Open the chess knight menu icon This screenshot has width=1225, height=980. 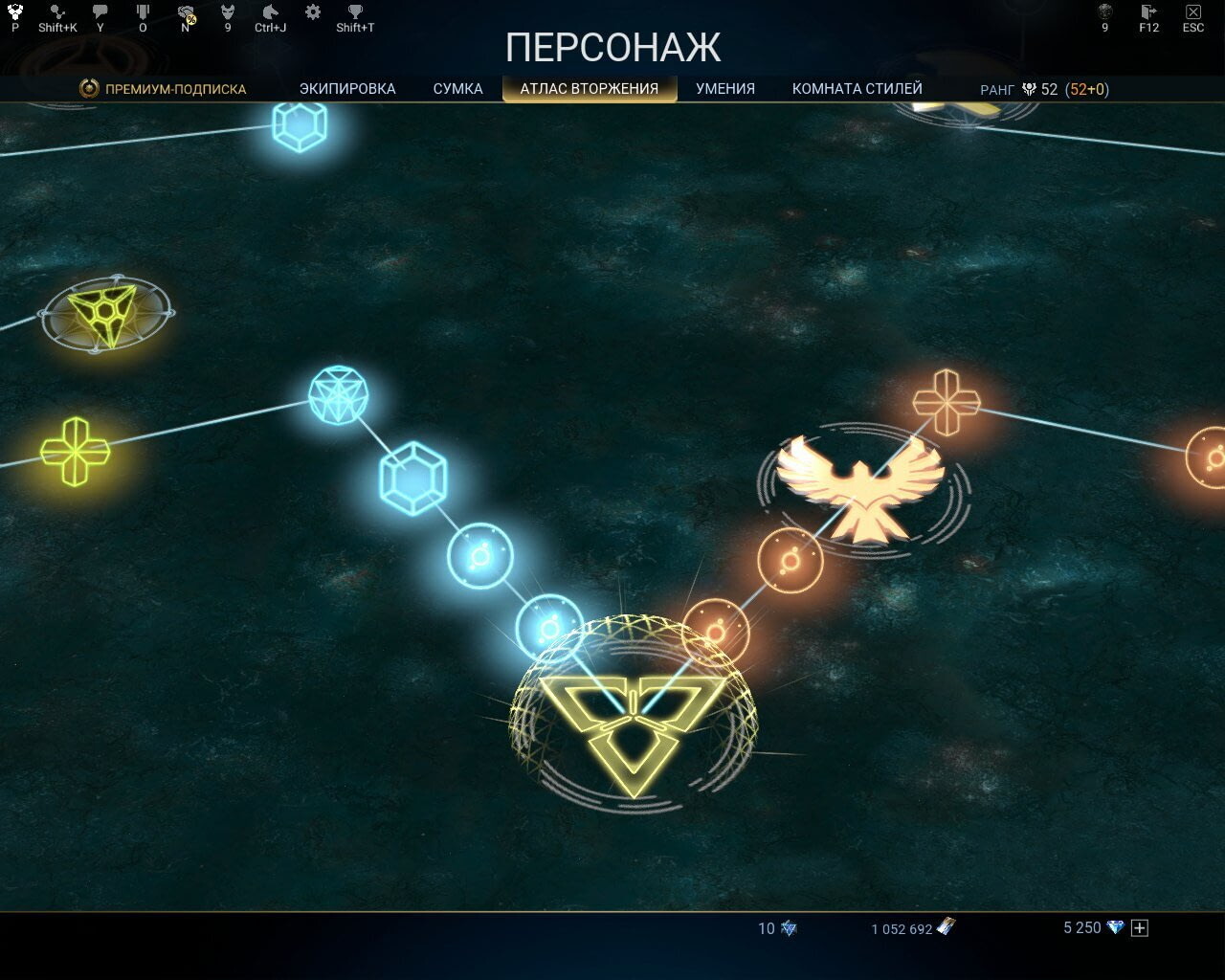tap(270, 12)
